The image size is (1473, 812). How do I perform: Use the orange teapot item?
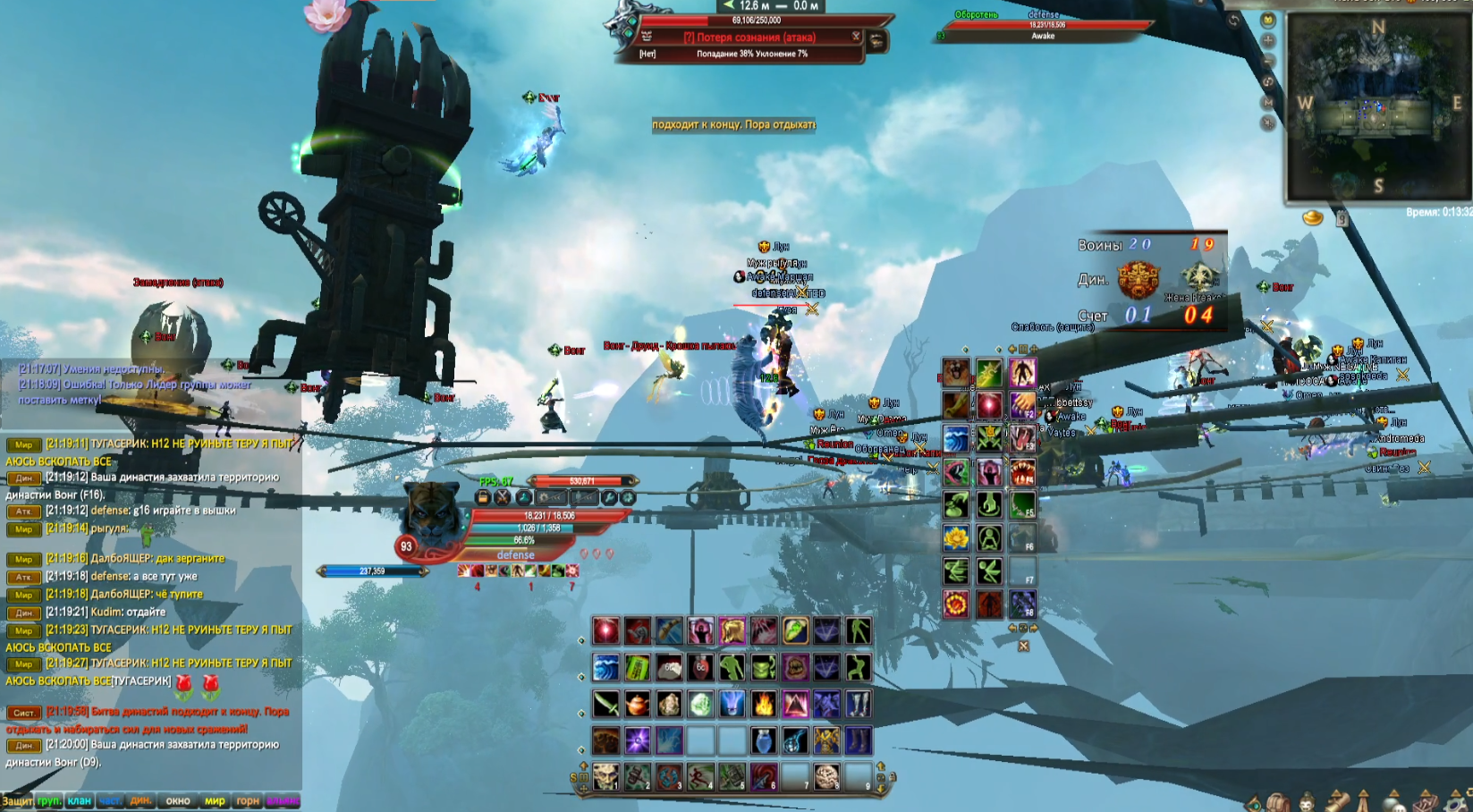point(637,705)
